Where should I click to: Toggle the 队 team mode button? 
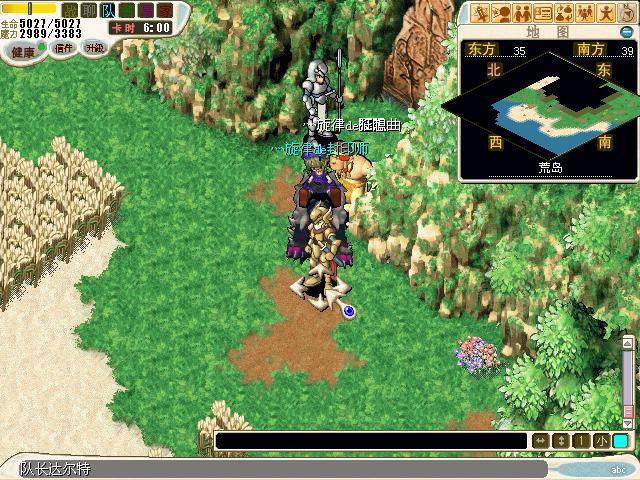click(107, 9)
